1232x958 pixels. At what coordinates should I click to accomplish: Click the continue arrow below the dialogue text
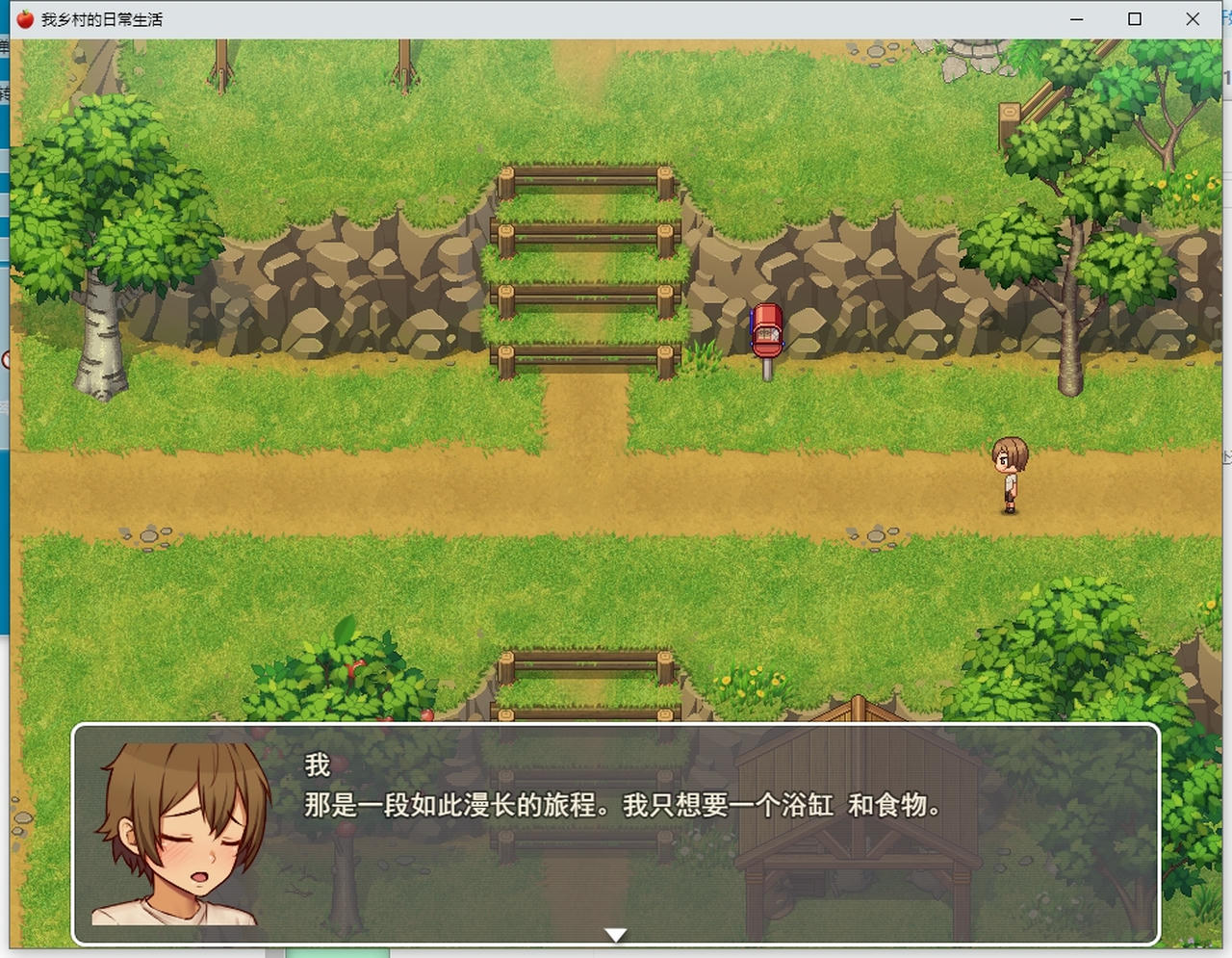[x=614, y=932]
